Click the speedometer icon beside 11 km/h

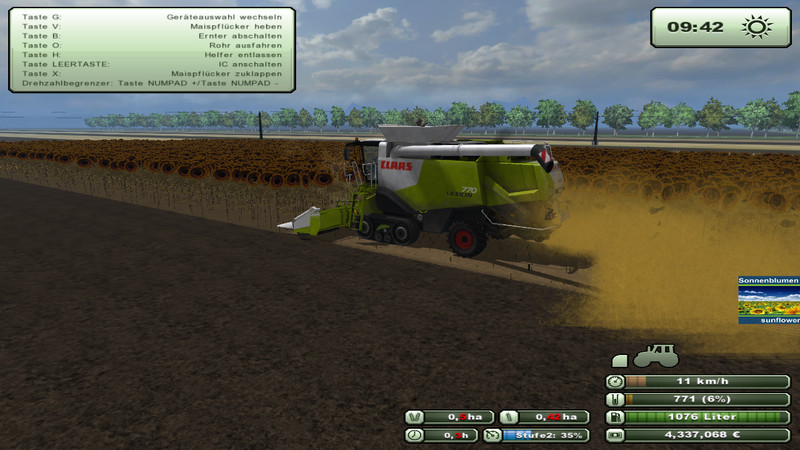click(x=615, y=381)
